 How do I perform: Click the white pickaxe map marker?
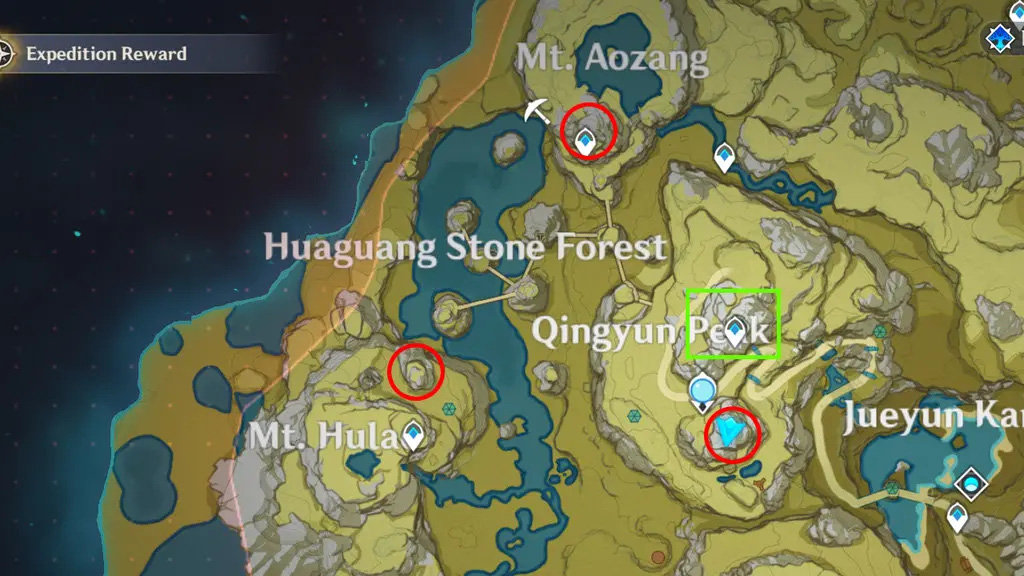point(535,111)
